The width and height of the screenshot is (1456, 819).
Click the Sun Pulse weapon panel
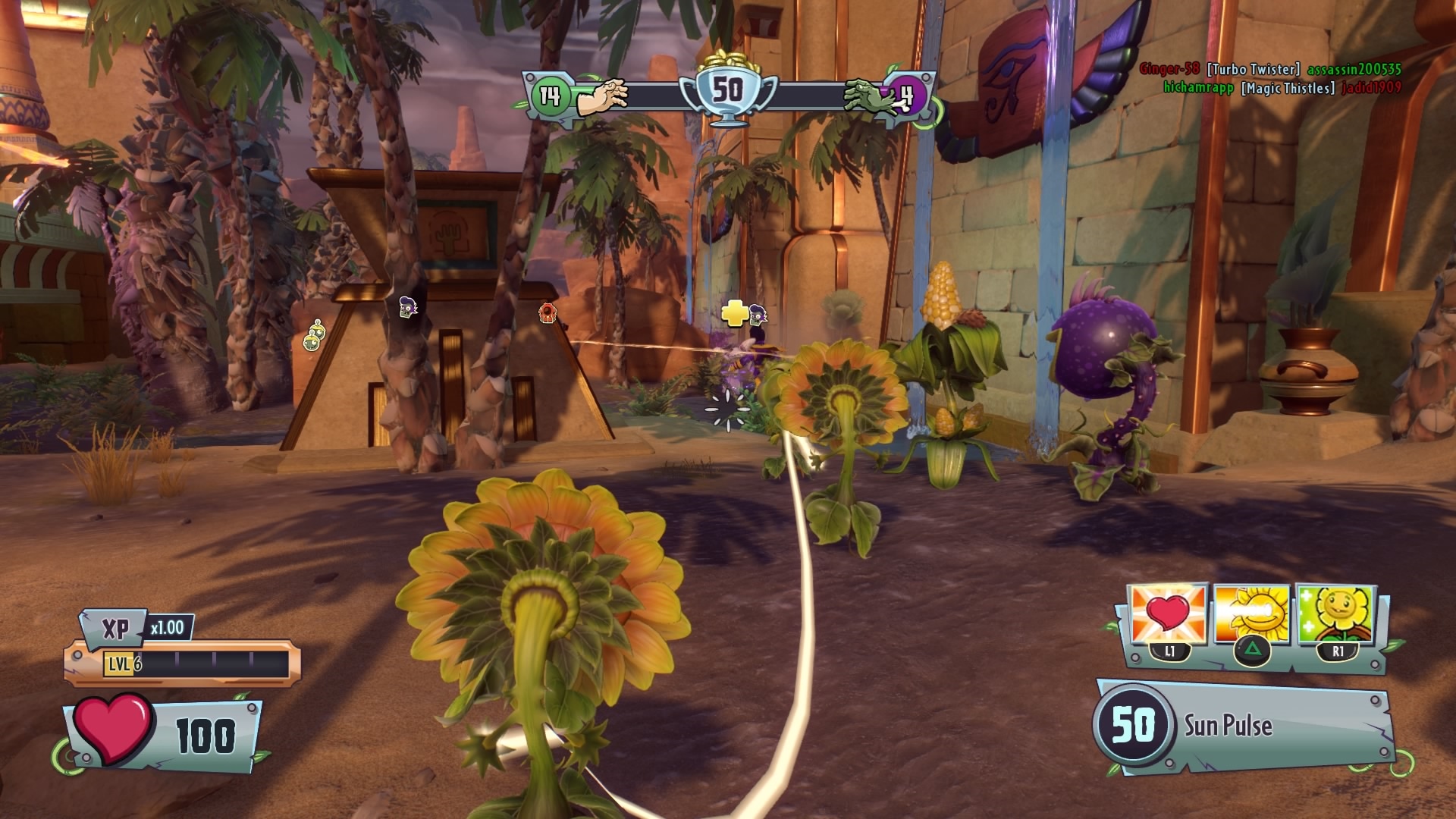click(1244, 726)
